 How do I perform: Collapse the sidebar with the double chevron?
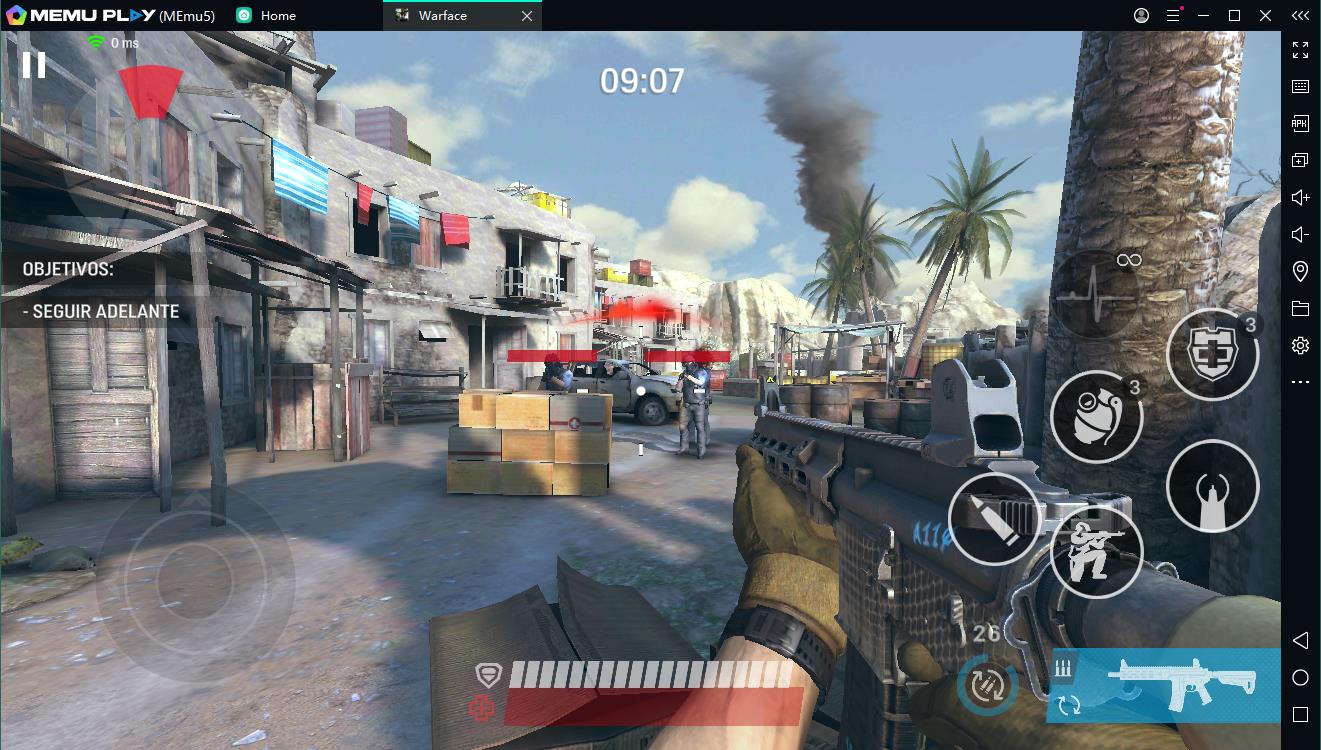(1301, 15)
